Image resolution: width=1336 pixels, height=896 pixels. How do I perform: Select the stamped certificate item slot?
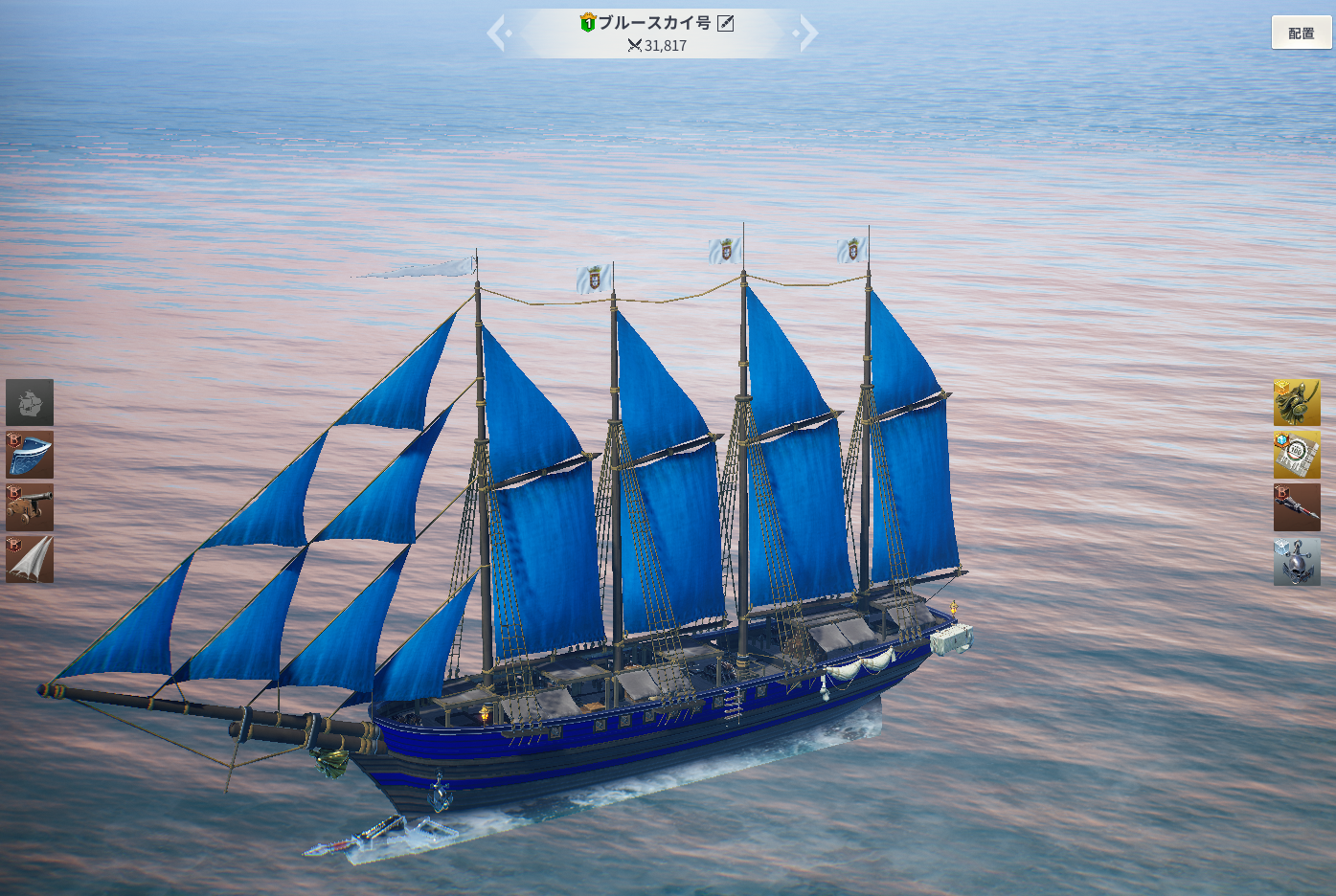tap(1297, 455)
